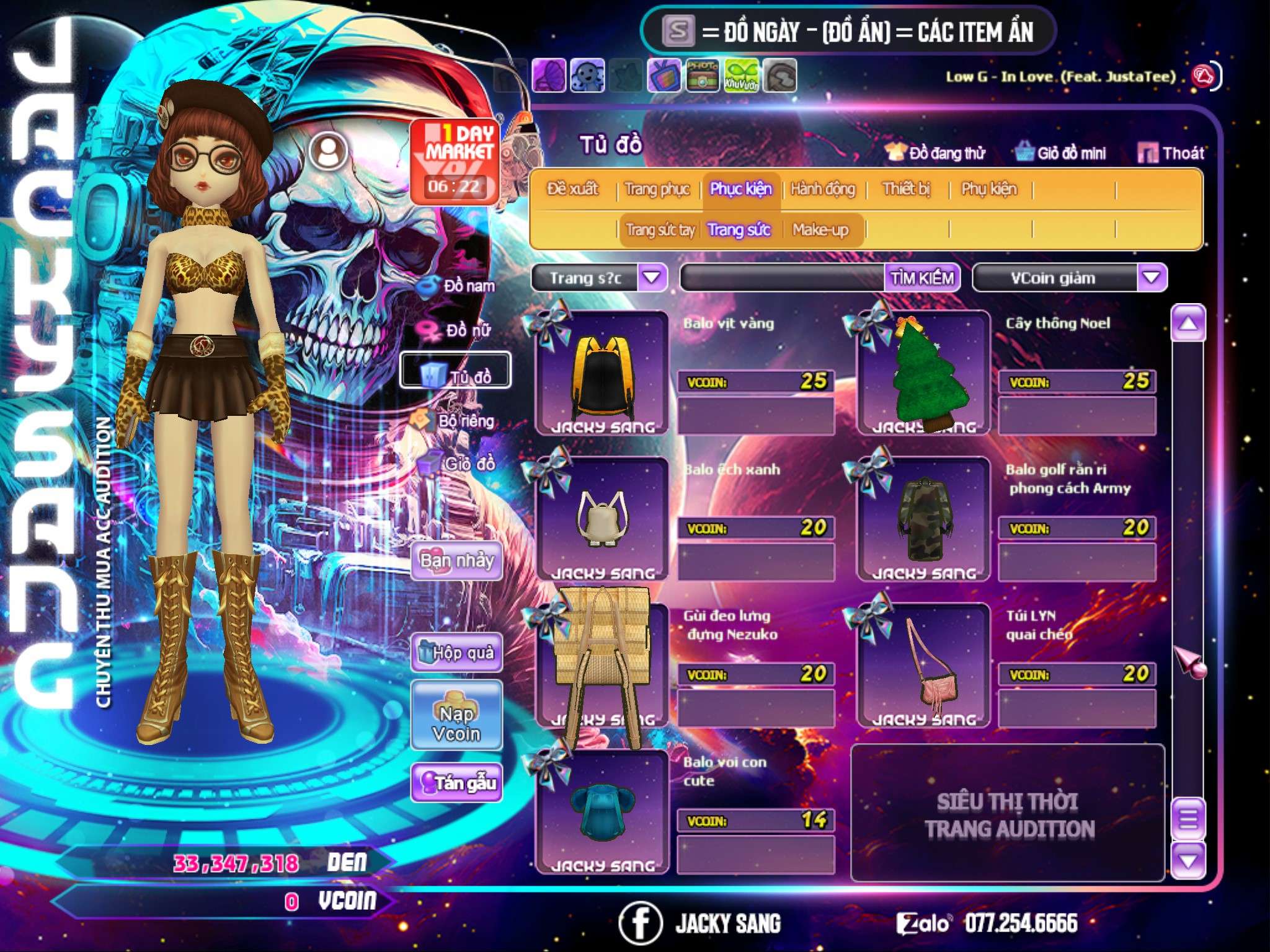Open the Đồ nữ female shop

pos(460,330)
